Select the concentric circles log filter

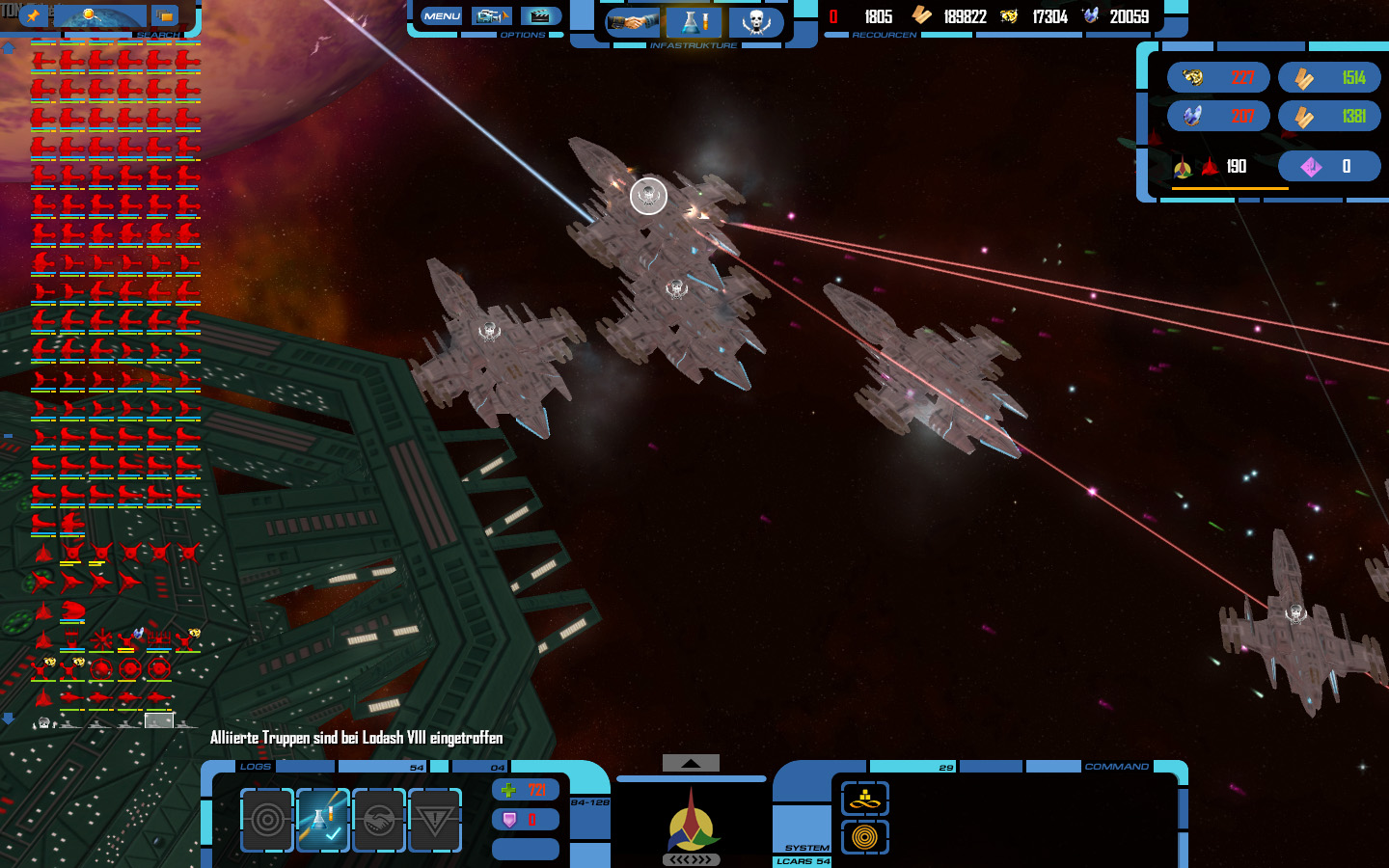(267, 820)
